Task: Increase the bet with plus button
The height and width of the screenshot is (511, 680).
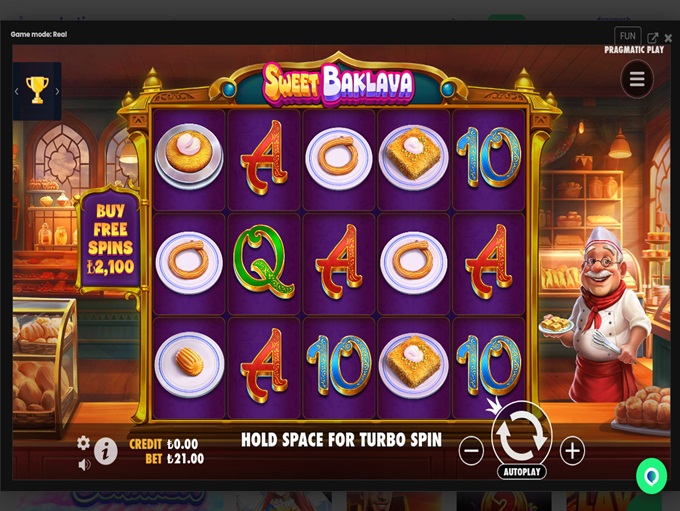Action: pos(572,451)
